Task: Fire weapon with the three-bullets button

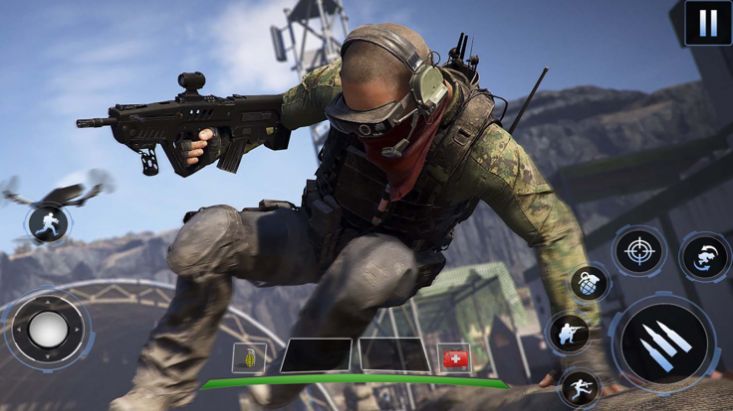Action: tap(664, 345)
